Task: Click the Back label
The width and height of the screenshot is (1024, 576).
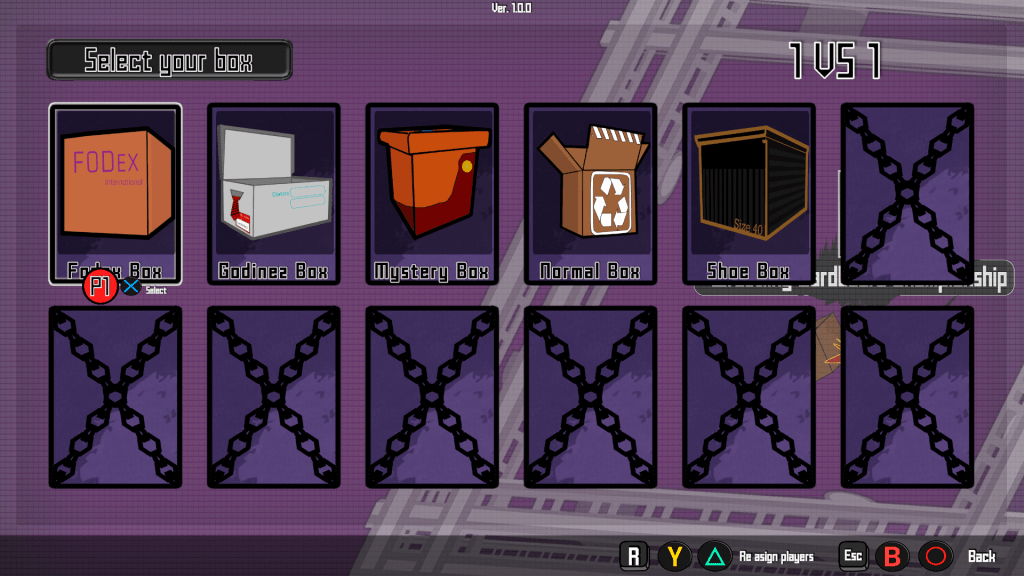Action: click(981, 556)
